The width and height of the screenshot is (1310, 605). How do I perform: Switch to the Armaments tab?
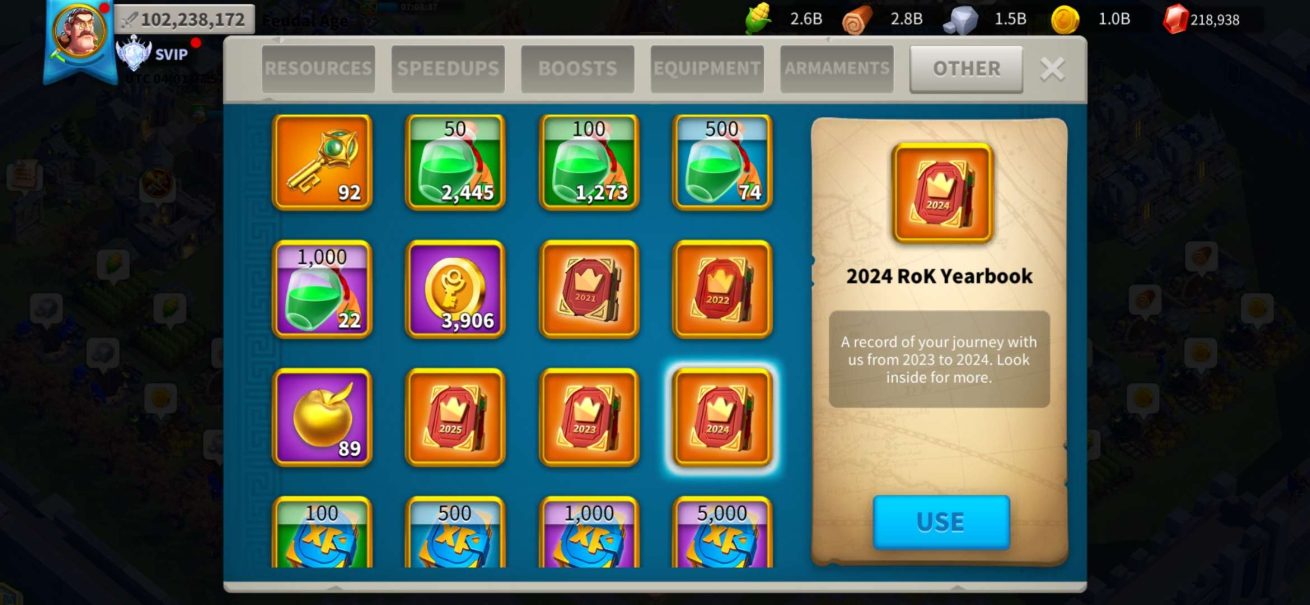click(x=837, y=69)
